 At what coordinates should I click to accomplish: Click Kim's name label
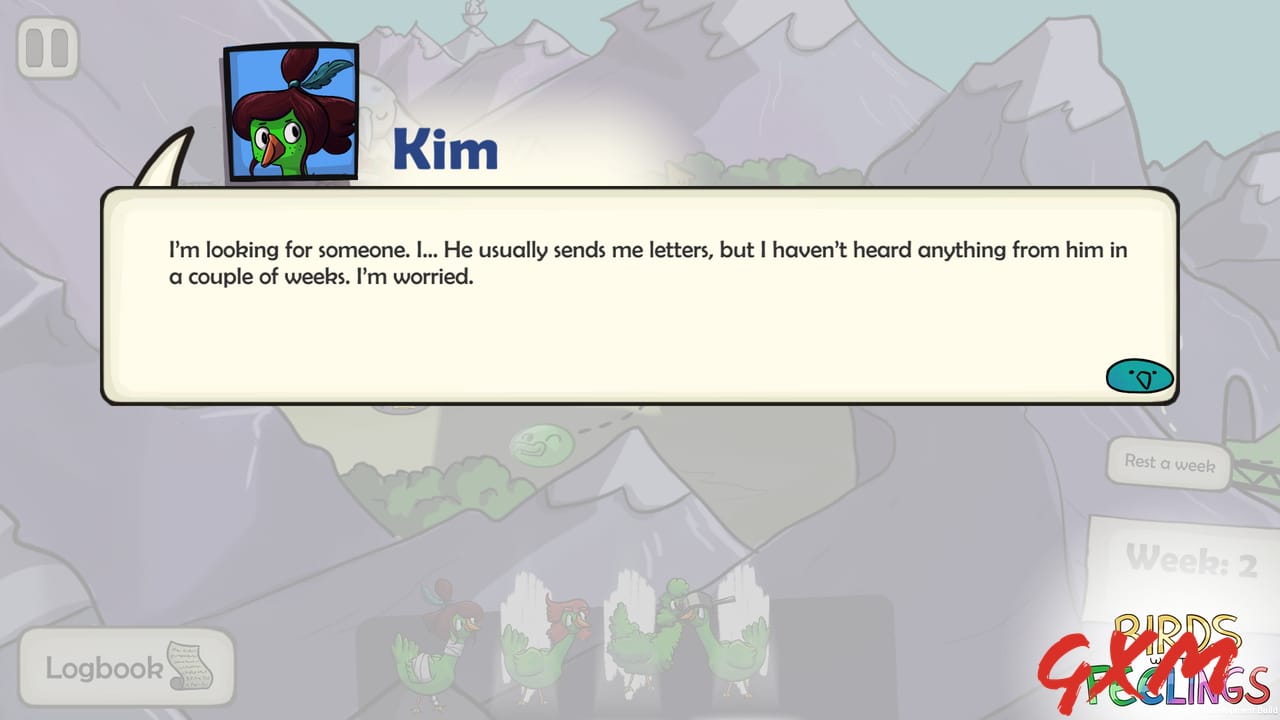pyautogui.click(x=446, y=149)
